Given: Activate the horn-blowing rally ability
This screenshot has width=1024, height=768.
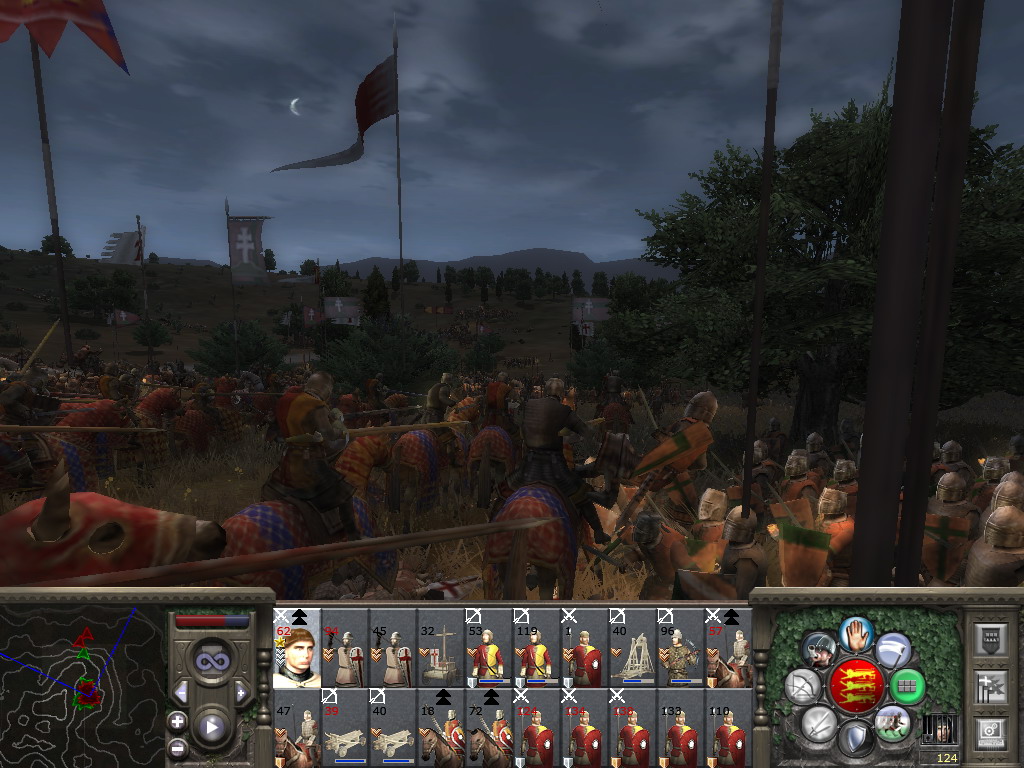Looking at the screenshot, I should (x=818, y=649).
